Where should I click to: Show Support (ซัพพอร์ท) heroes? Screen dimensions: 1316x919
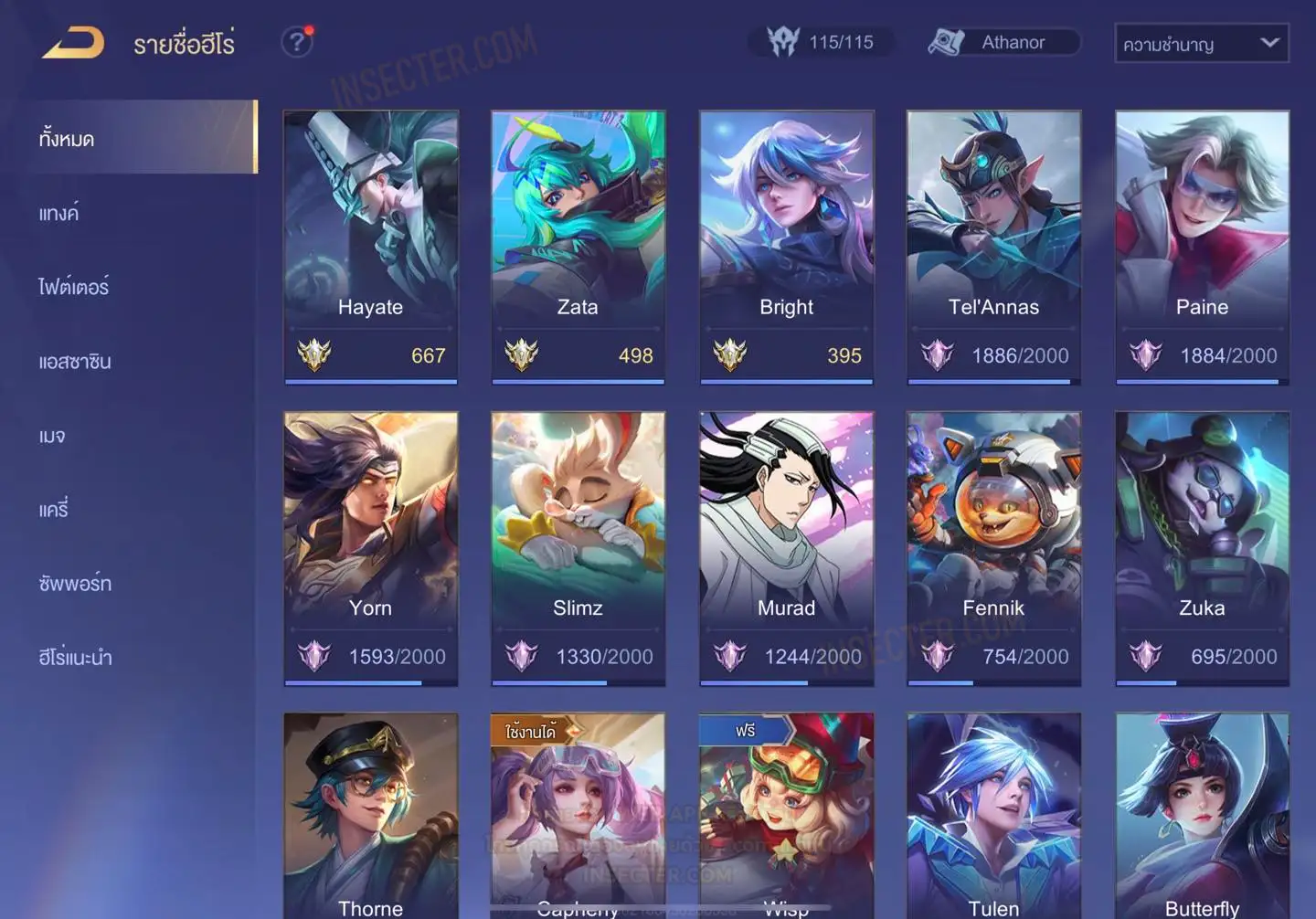pyautogui.click(x=75, y=584)
